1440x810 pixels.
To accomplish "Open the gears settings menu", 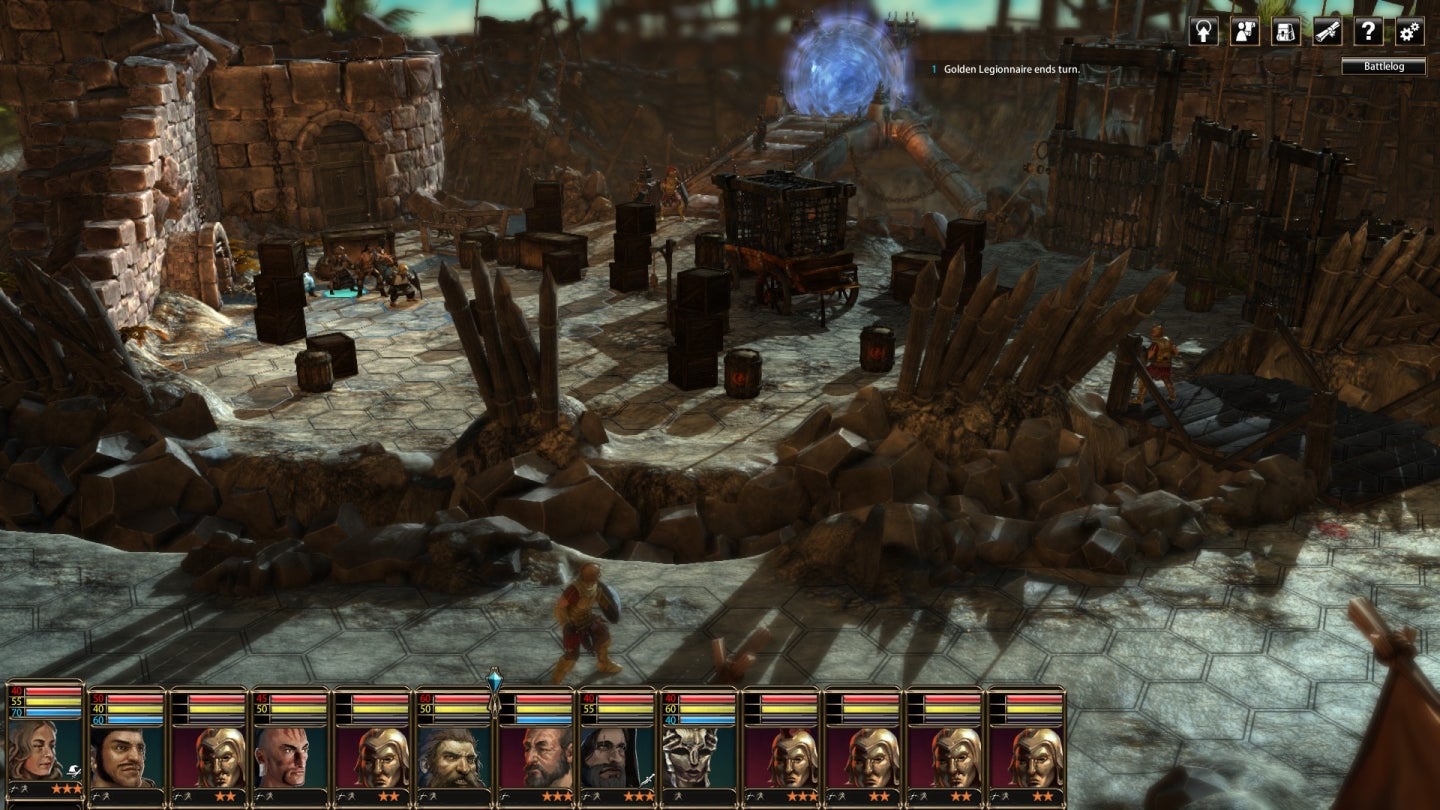I will (1410, 31).
